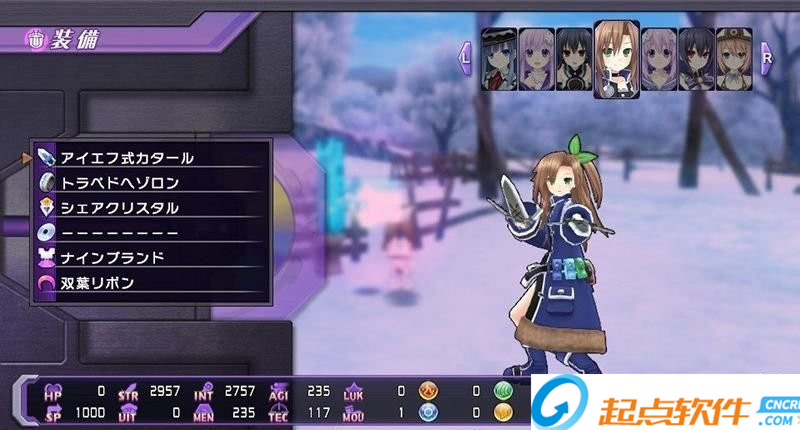This screenshot has height=430, width=800.
Task: Select the empty dashed disc slot
Action: coord(150,233)
